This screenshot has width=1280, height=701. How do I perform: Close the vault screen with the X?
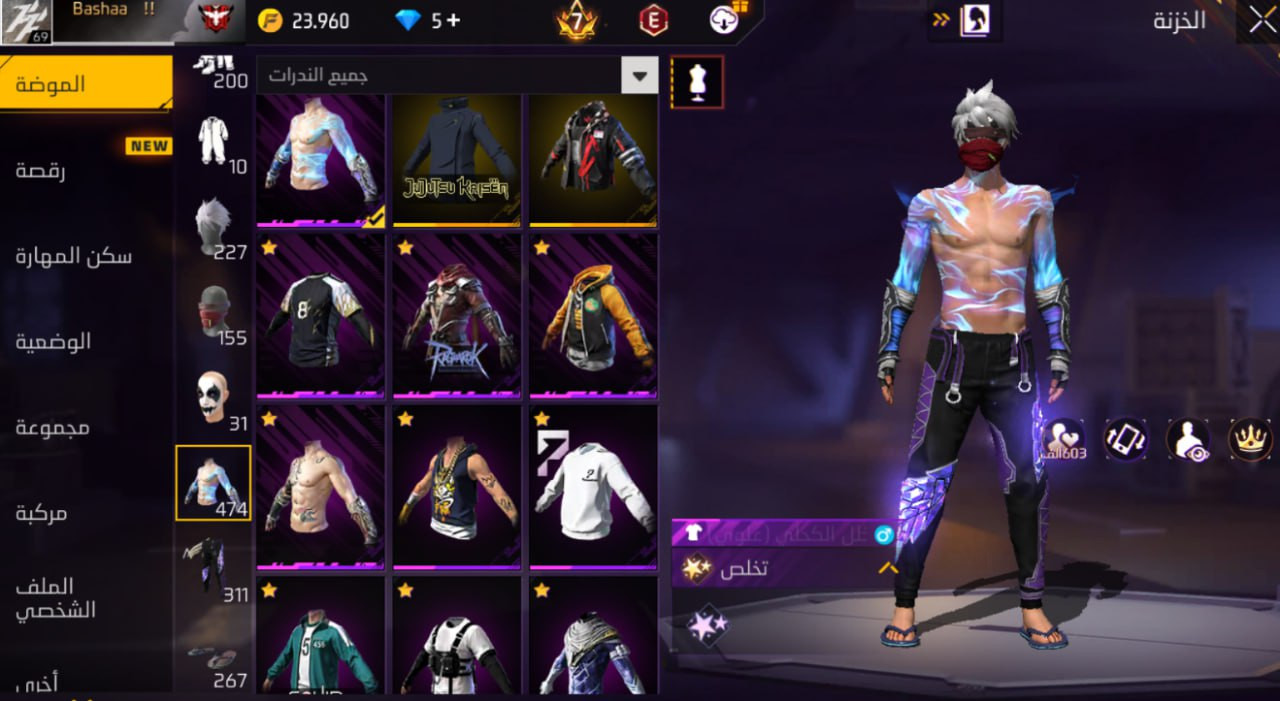coord(1257,20)
